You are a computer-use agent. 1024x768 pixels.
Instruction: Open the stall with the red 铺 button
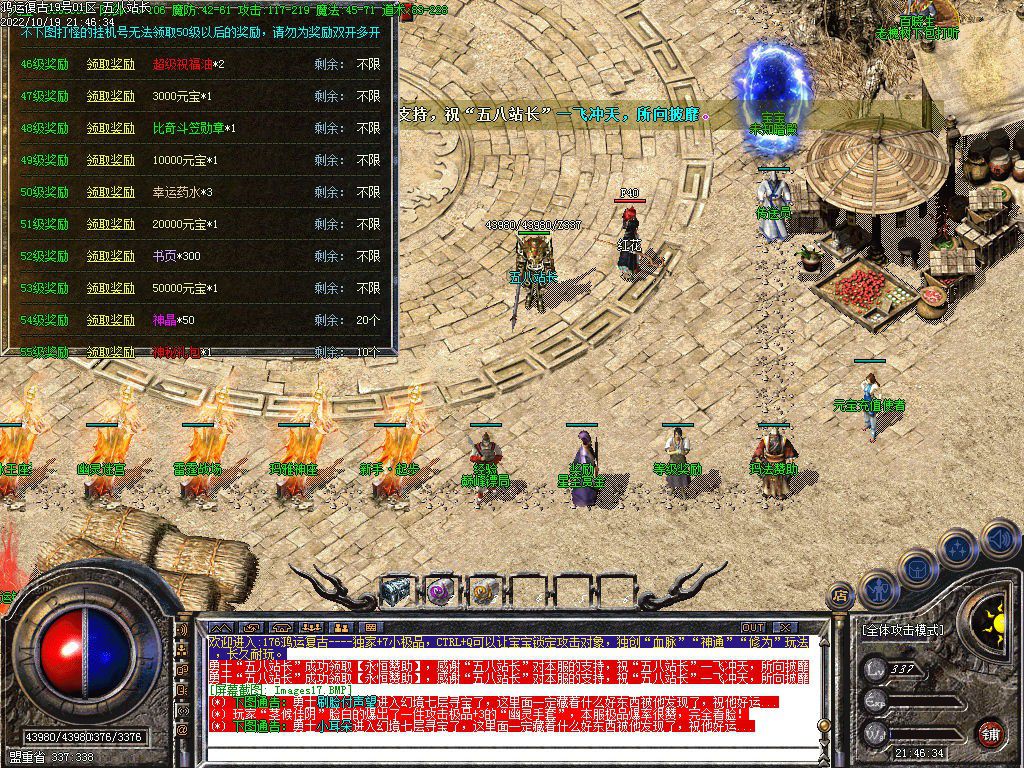coord(989,731)
